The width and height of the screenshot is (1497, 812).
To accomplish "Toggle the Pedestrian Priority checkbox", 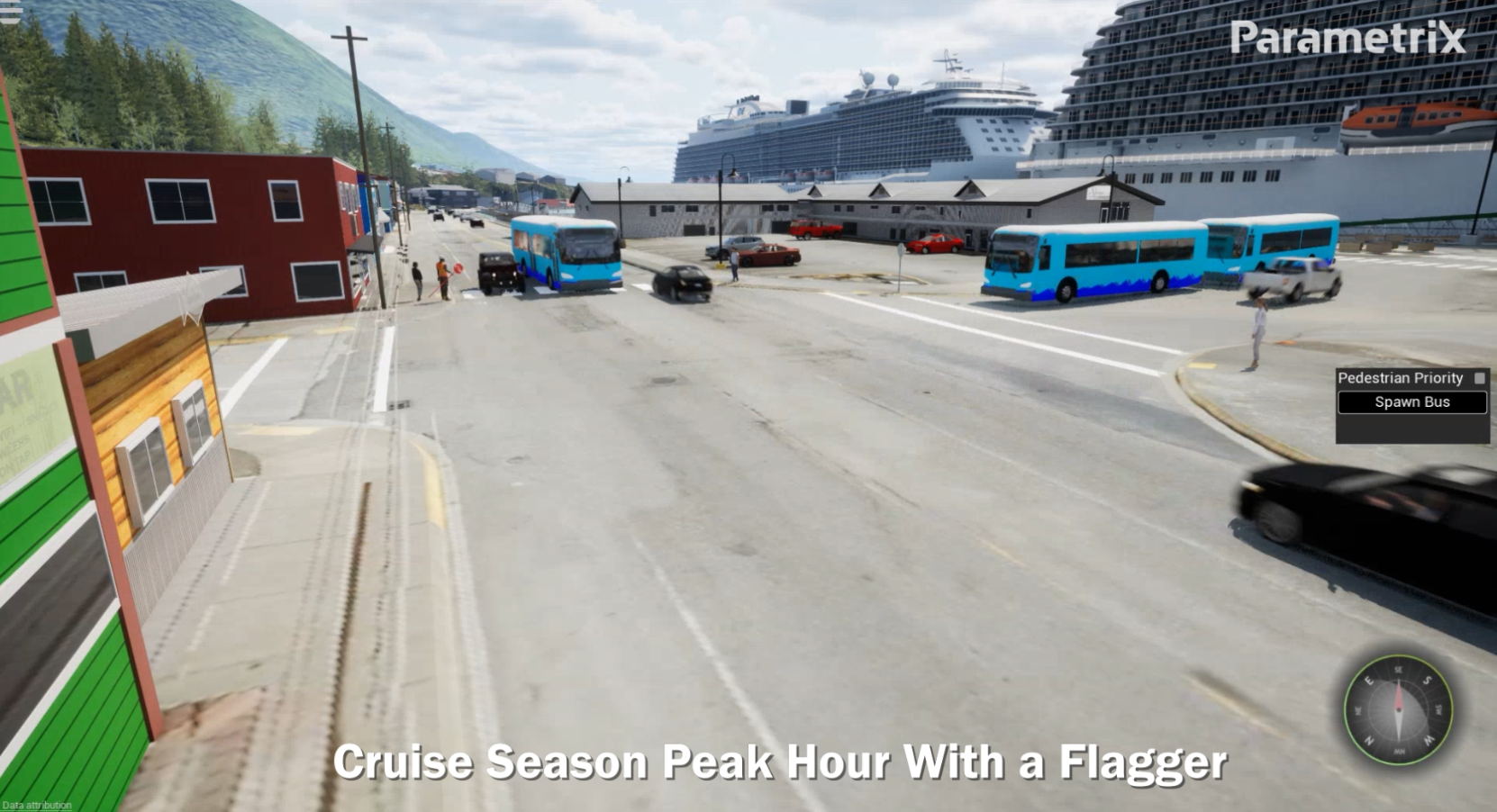I will pyautogui.click(x=1478, y=378).
